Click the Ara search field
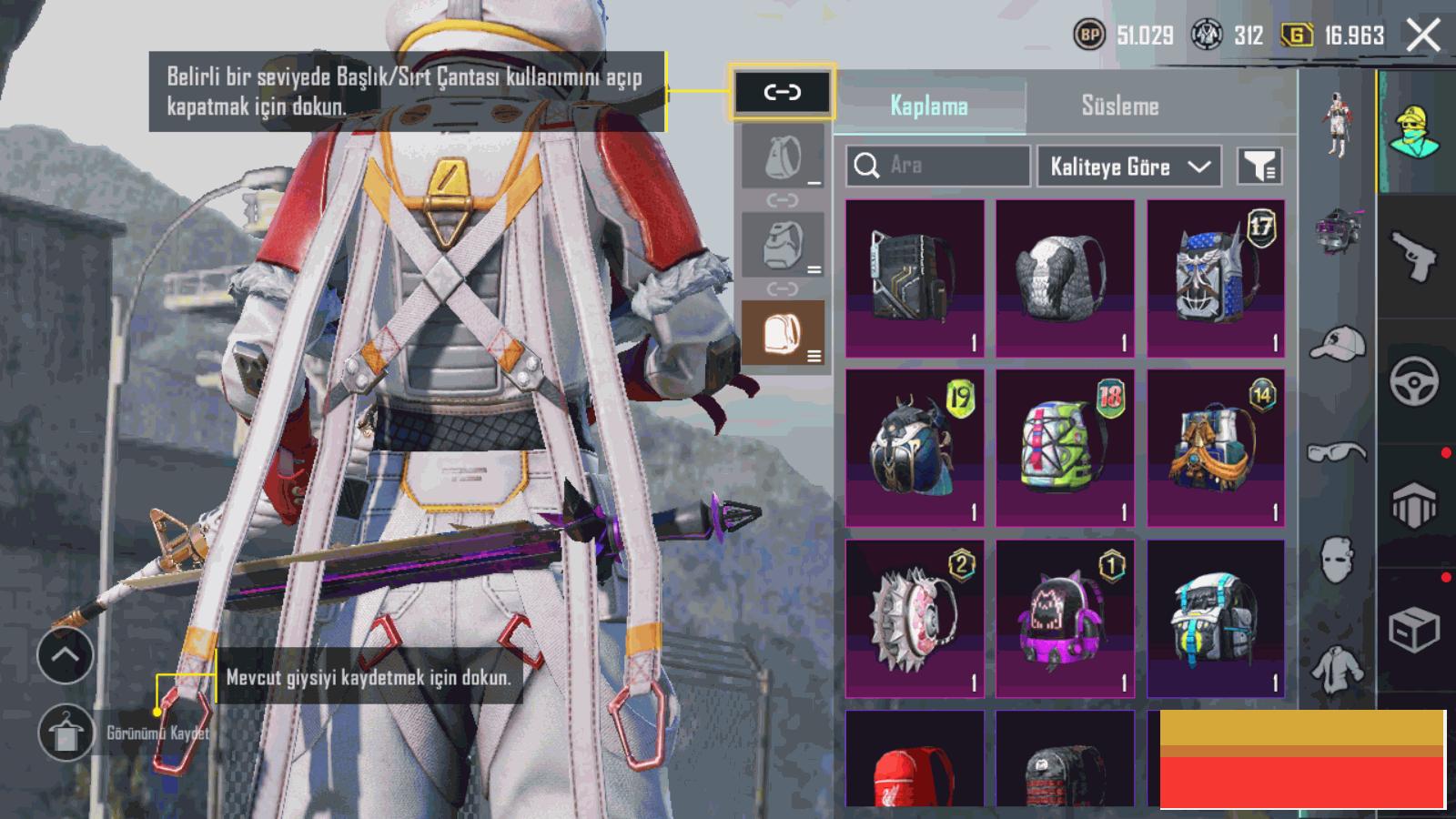The width and height of the screenshot is (1456, 819). [x=937, y=166]
